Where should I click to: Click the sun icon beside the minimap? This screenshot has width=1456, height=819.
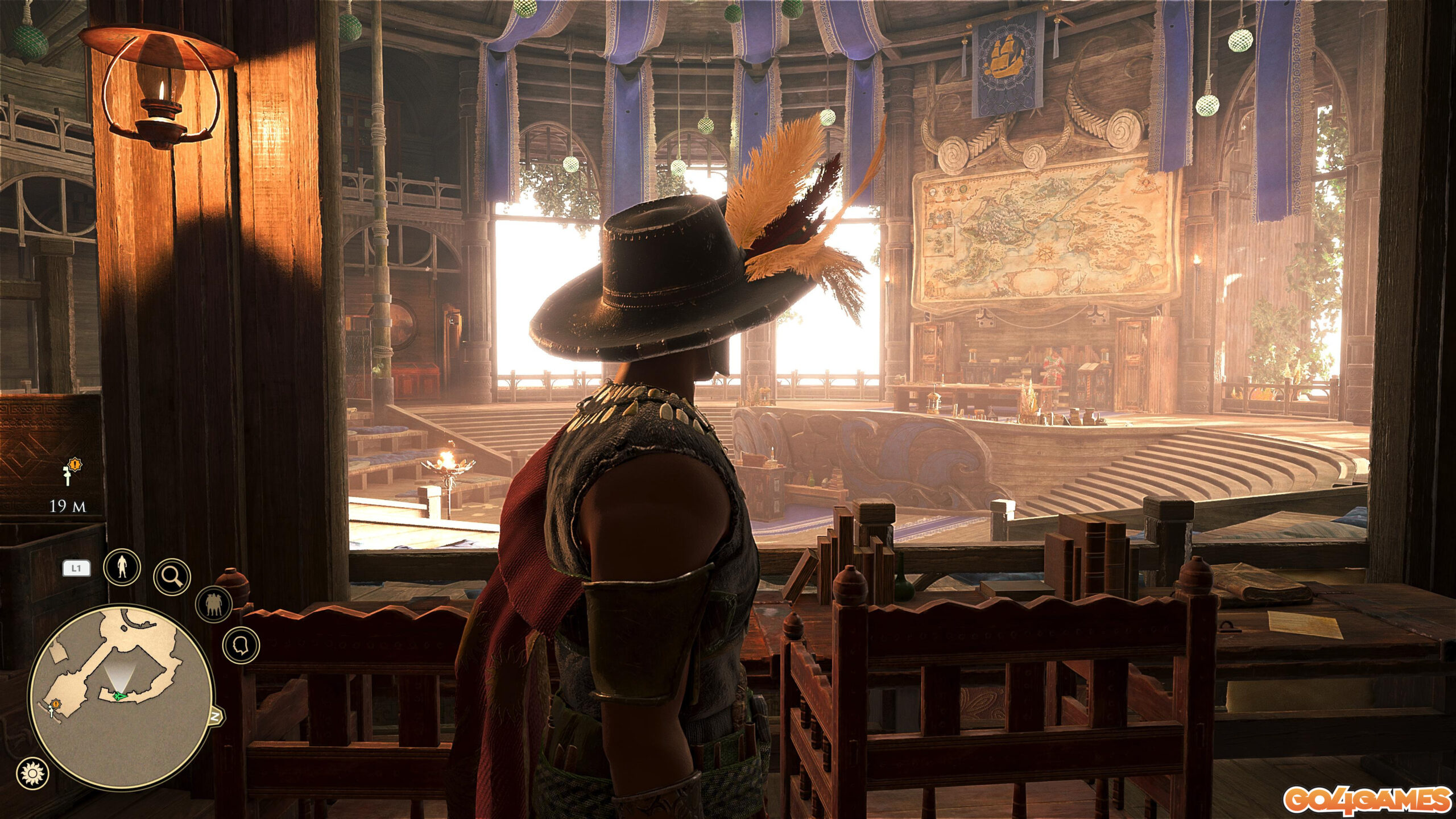[33, 773]
